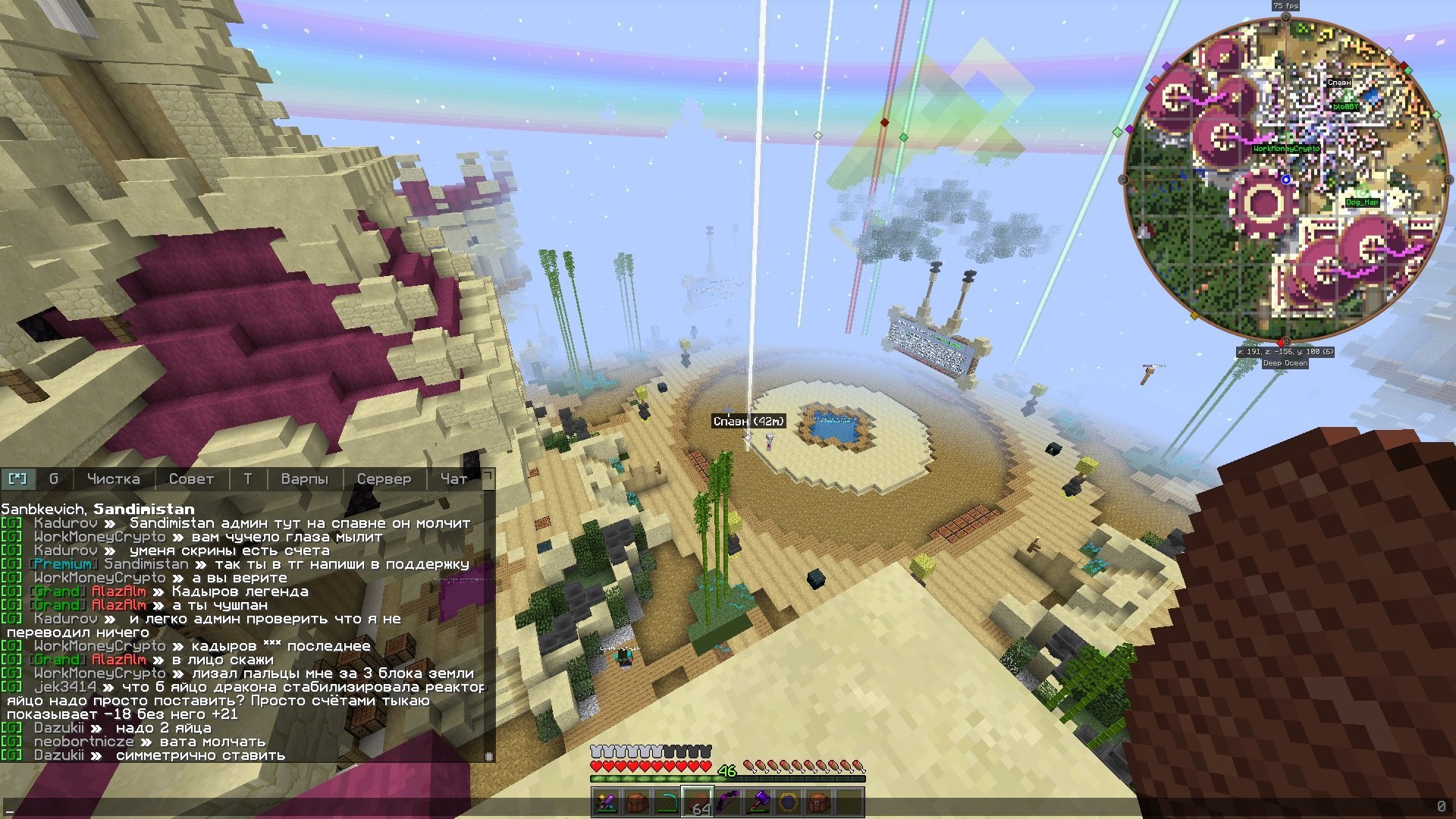This screenshot has height=819, width=1456.
Task: Click the circular minimap
Action: 1285,179
